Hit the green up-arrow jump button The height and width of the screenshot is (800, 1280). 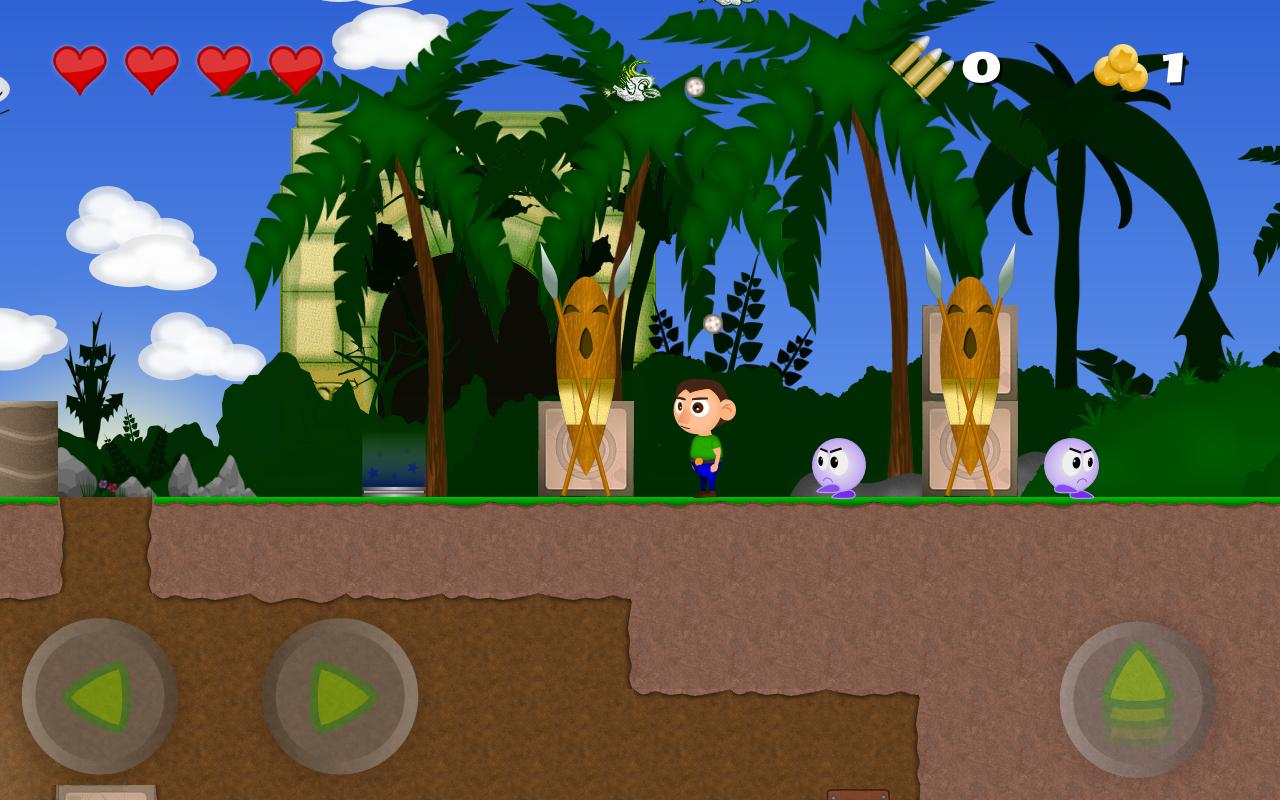[1138, 699]
